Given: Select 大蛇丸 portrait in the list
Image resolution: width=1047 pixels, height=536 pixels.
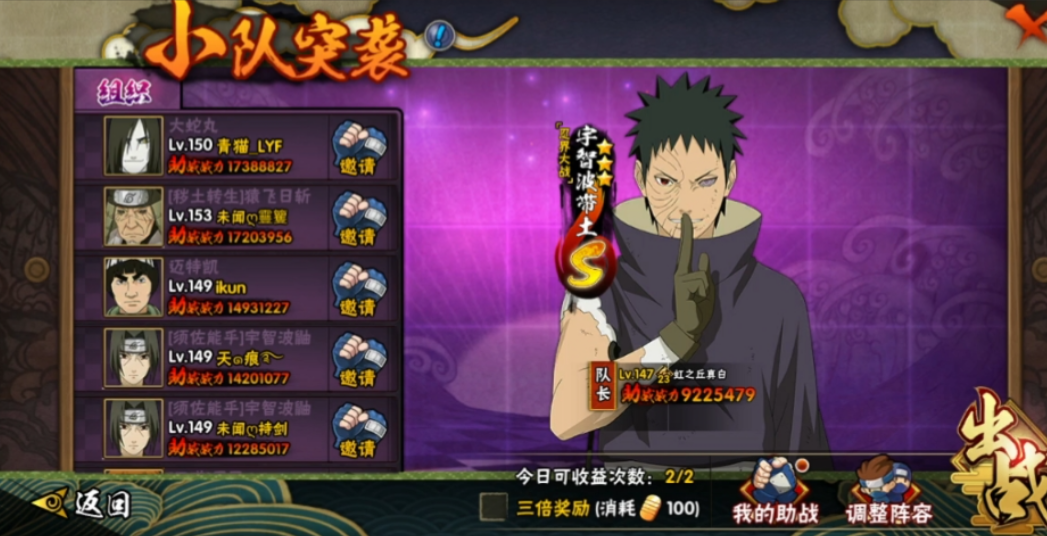Looking at the screenshot, I should click(133, 146).
